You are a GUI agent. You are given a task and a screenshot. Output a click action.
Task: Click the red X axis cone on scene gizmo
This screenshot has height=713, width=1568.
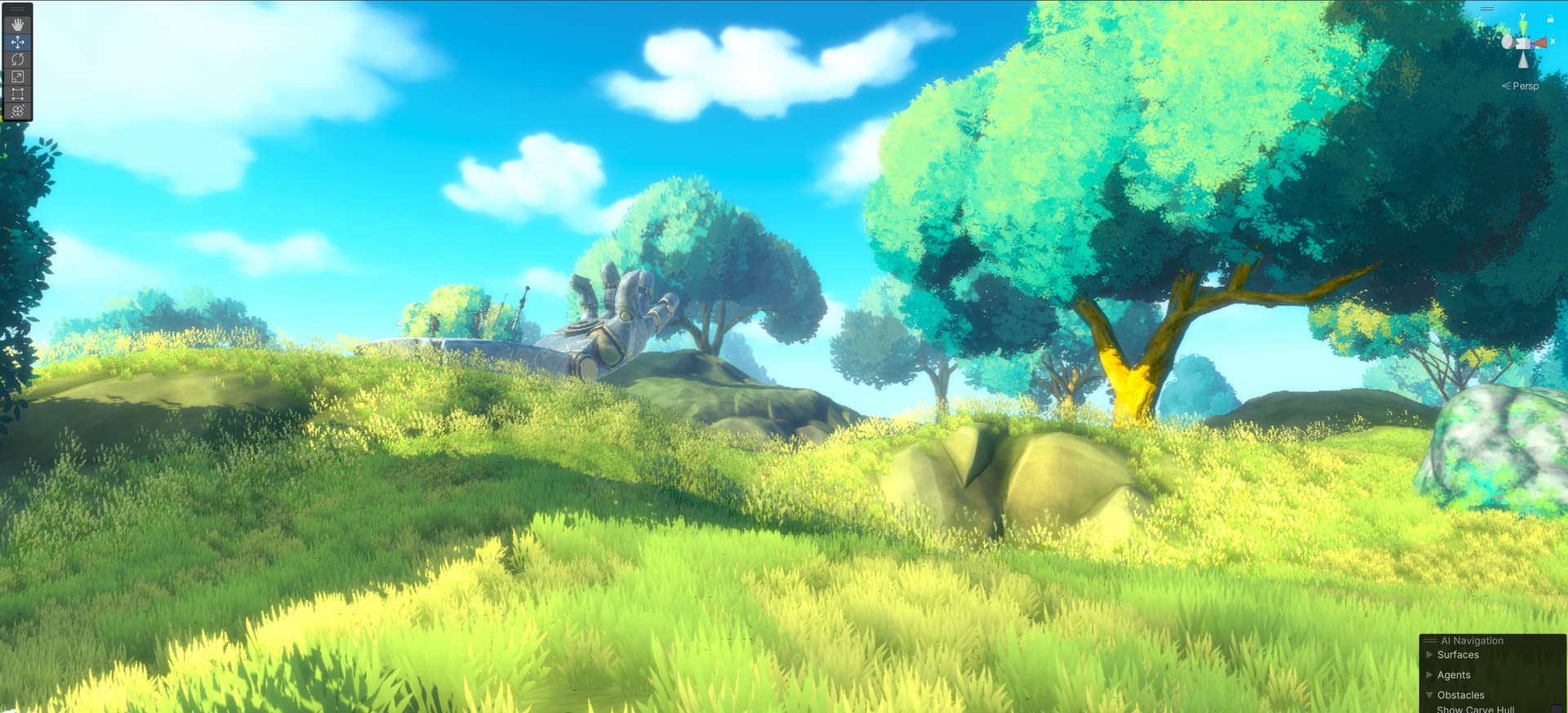click(x=1539, y=42)
